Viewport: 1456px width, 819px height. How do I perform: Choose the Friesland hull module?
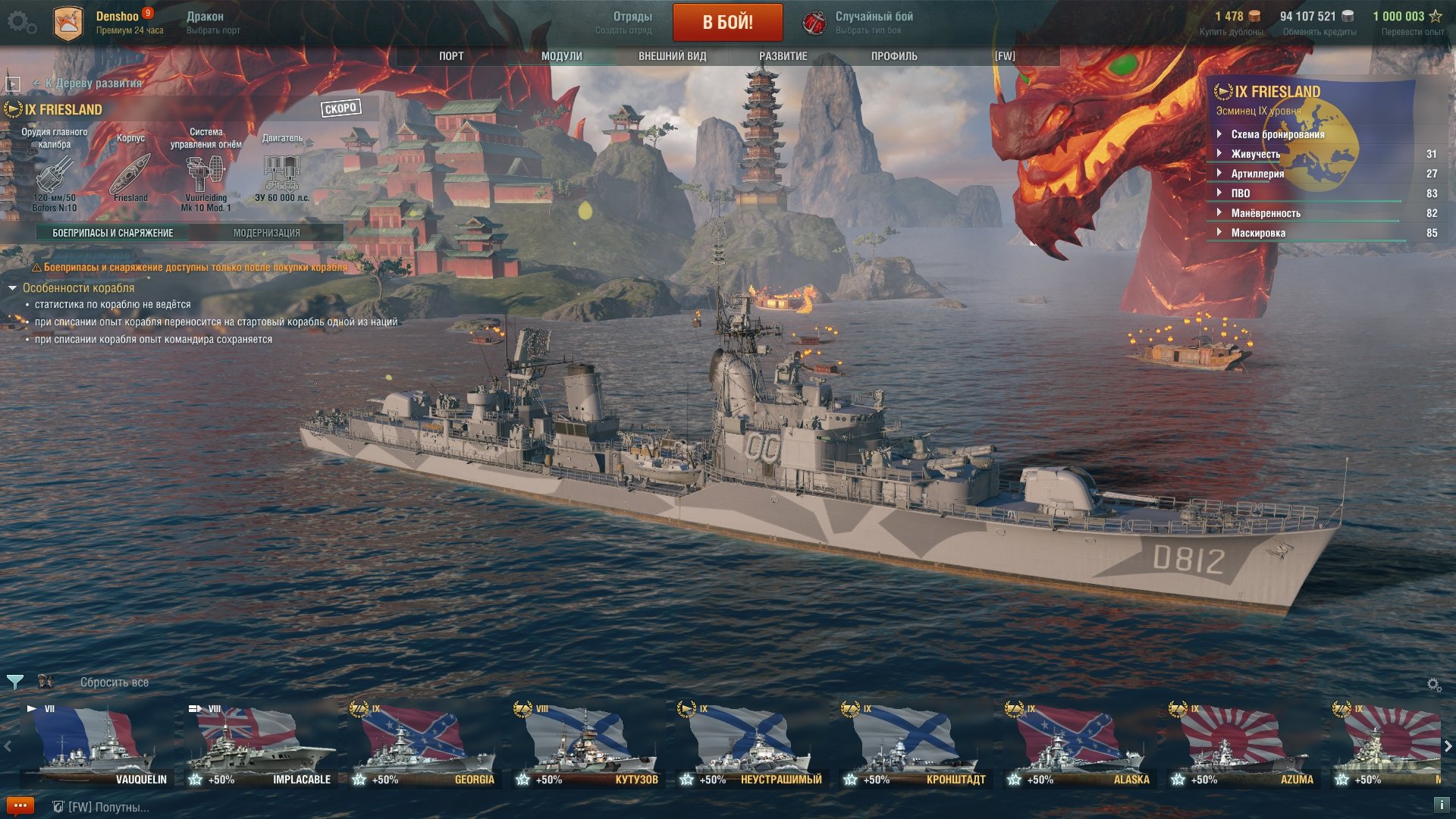point(130,177)
